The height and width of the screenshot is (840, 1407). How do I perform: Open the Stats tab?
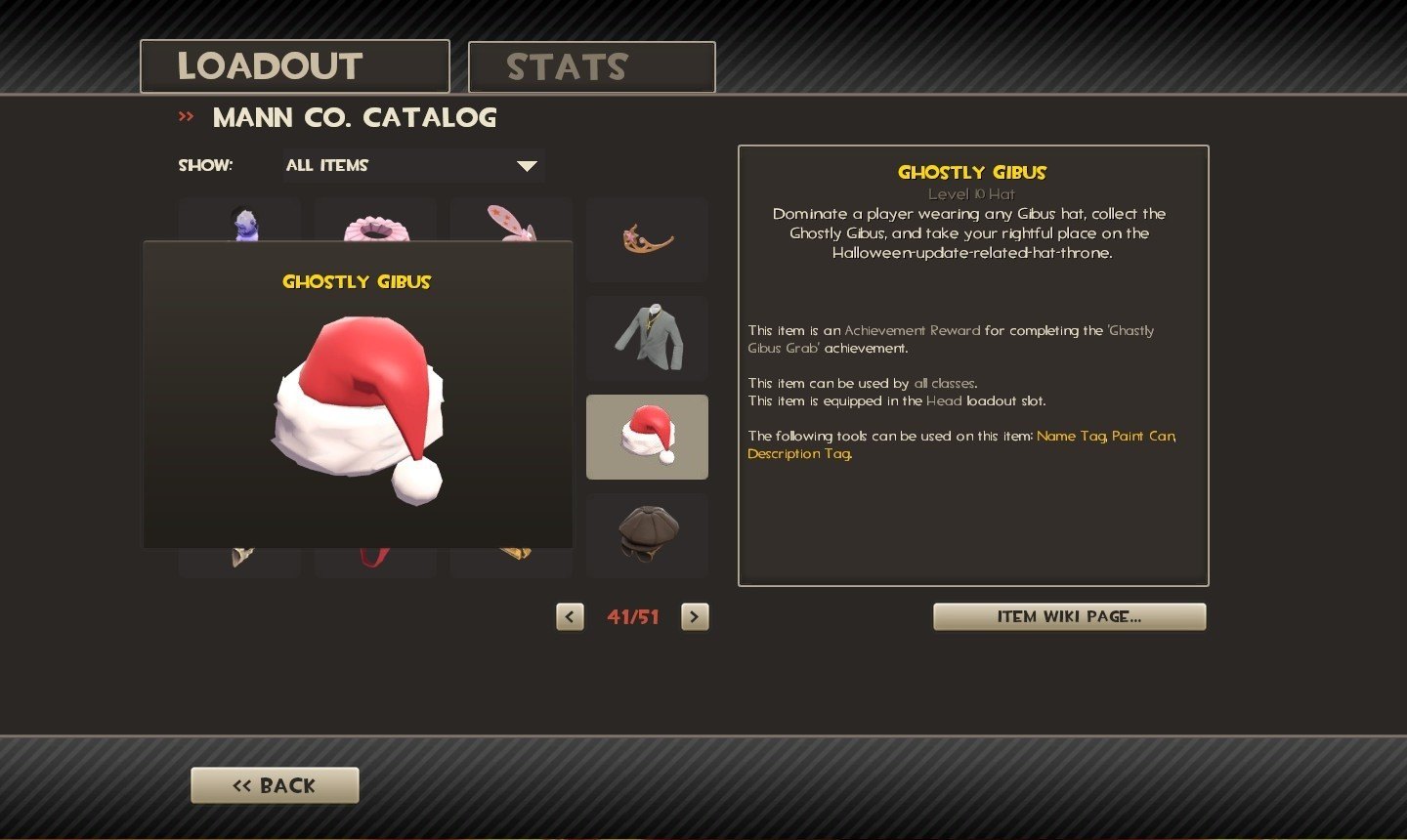tap(591, 67)
